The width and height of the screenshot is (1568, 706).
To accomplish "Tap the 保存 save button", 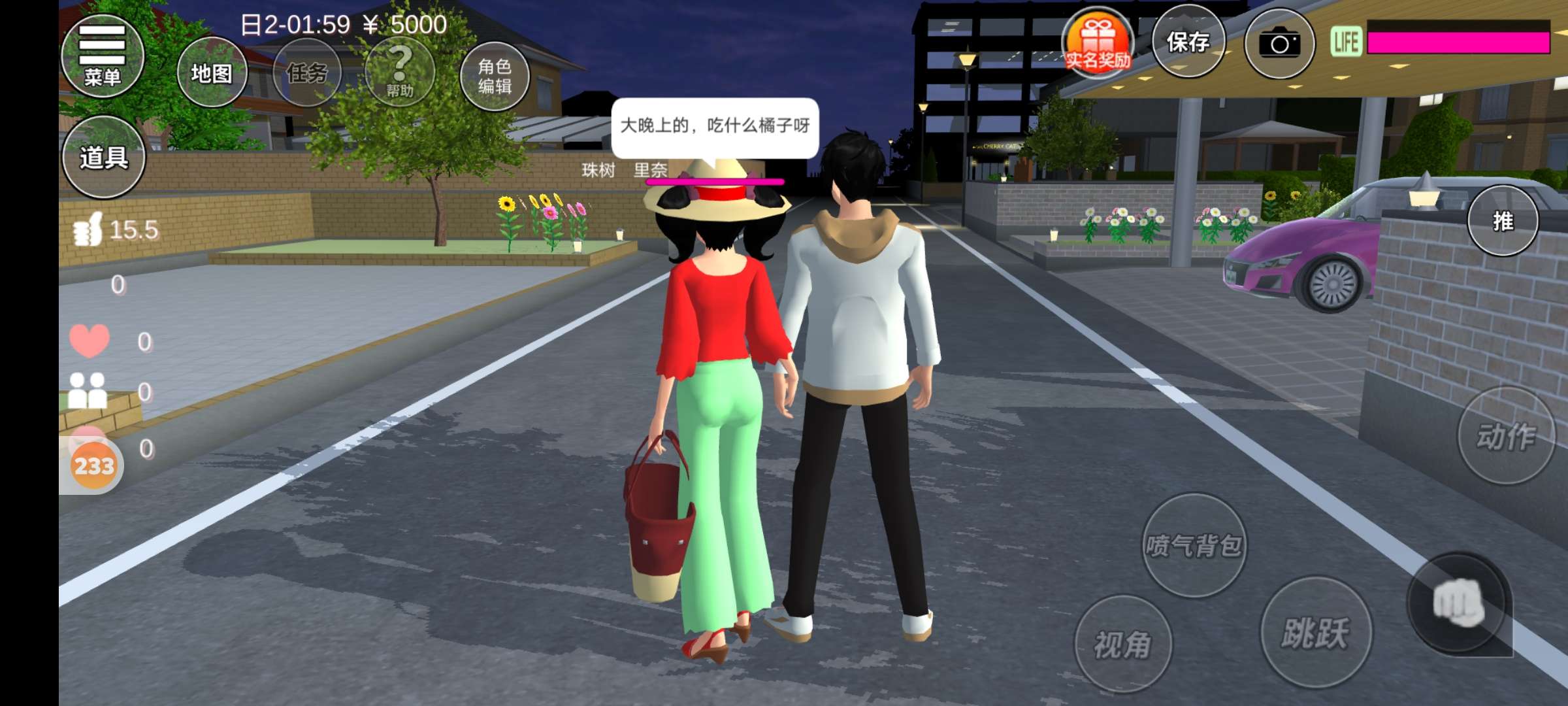I will pos(1188,42).
